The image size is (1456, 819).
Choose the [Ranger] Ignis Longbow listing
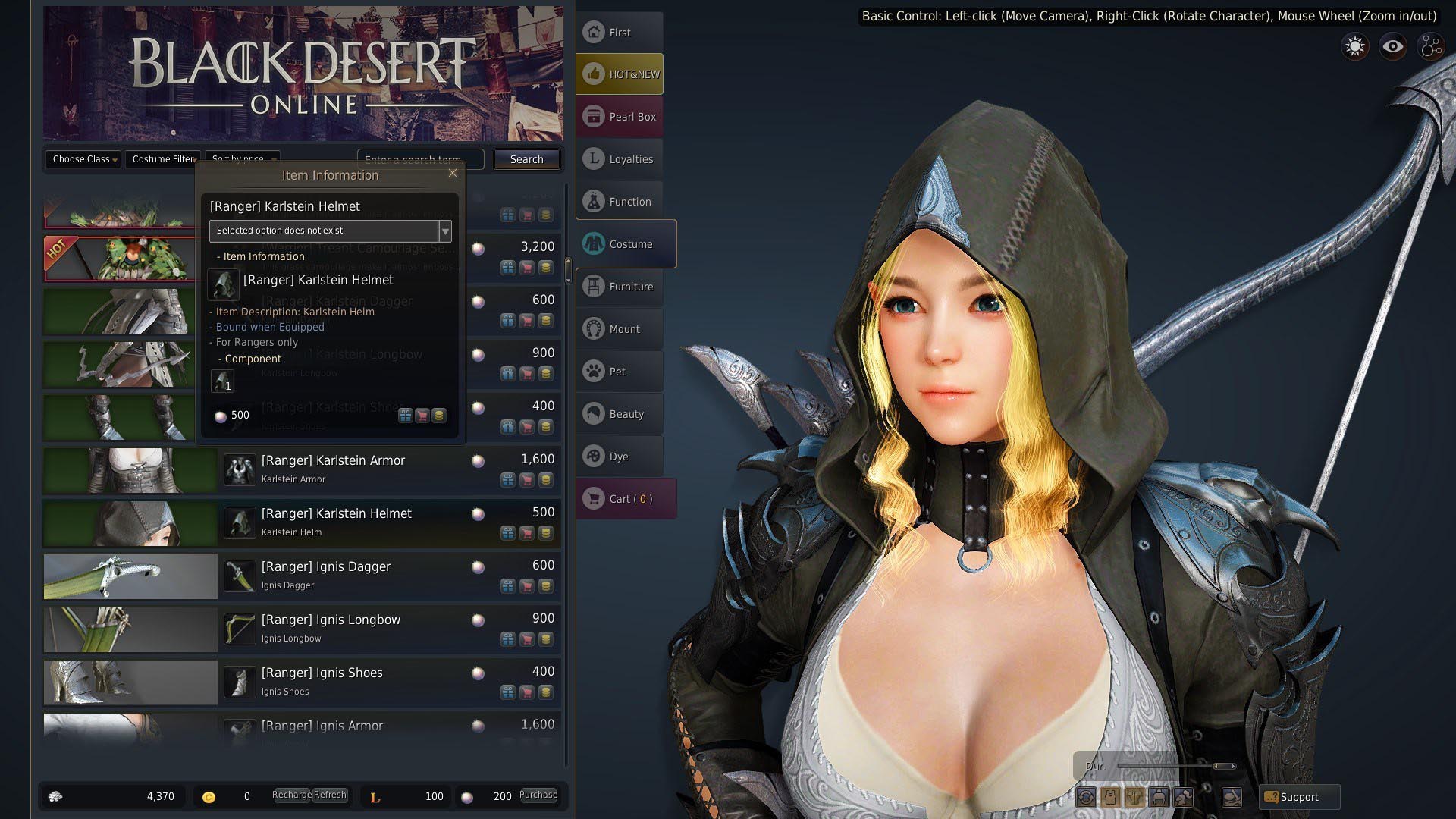pyautogui.click(x=331, y=620)
